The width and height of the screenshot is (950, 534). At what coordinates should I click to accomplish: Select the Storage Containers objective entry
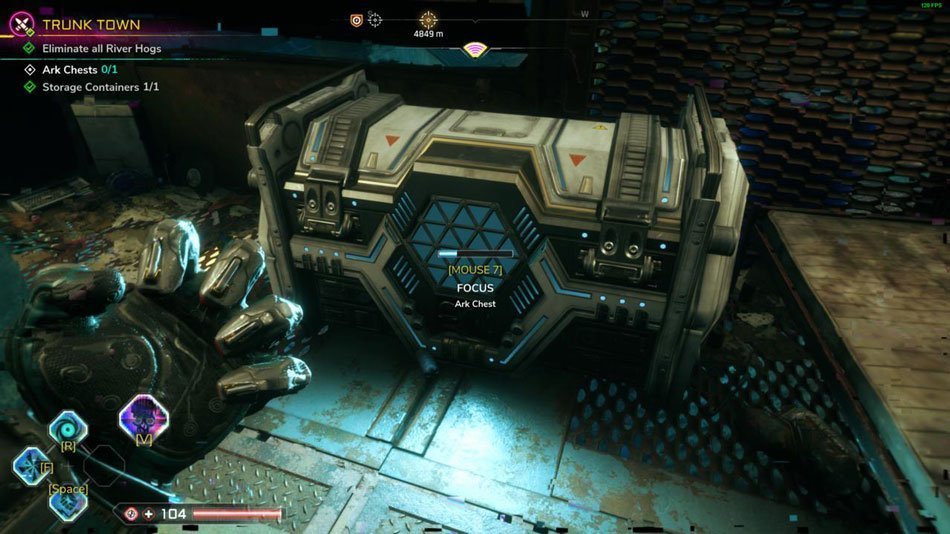click(100, 87)
